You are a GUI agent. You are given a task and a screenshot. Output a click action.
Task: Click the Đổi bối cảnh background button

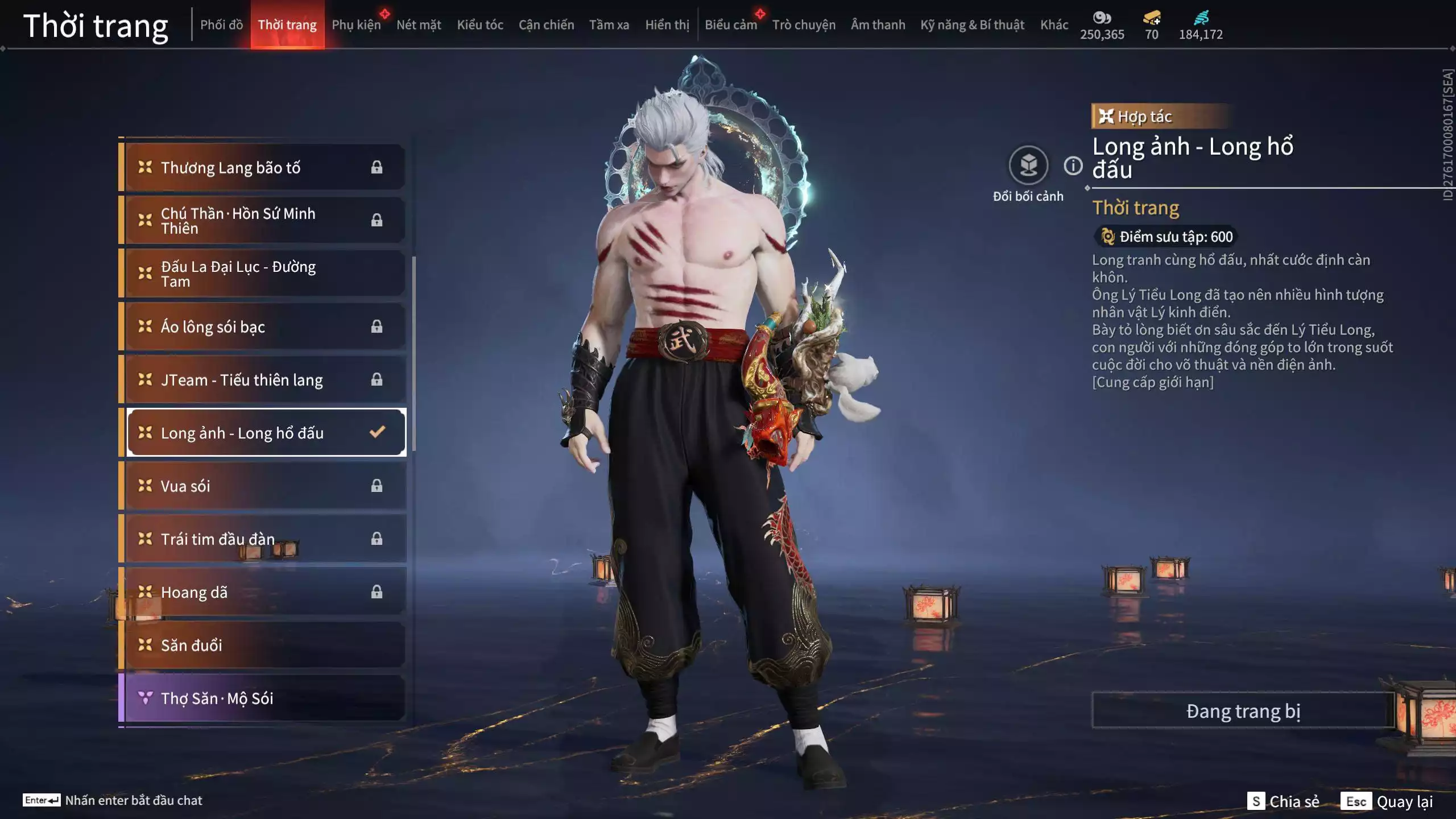coord(1028,166)
